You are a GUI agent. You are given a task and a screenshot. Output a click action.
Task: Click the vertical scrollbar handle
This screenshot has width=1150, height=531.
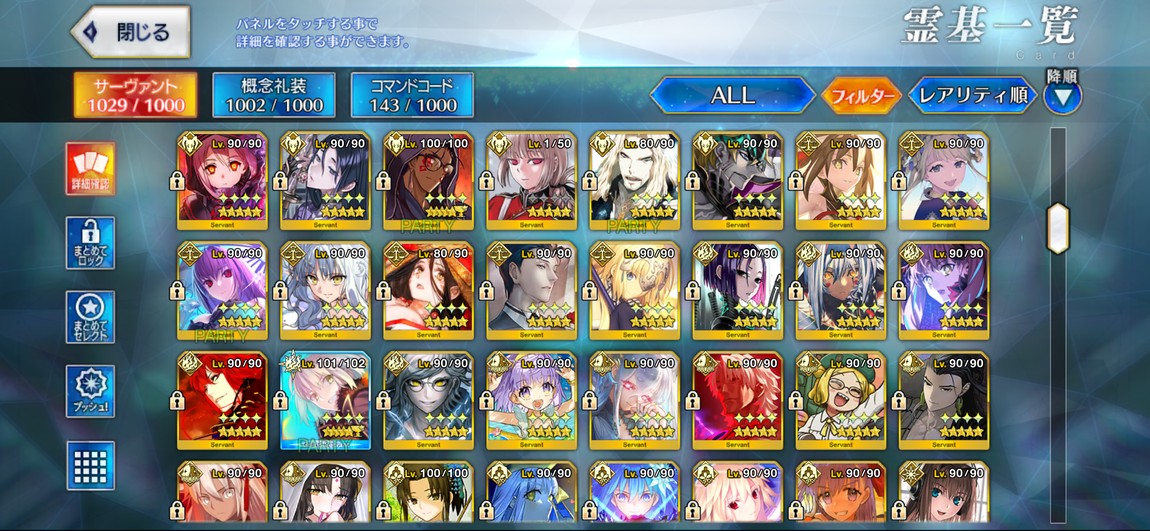pyautogui.click(x=1057, y=228)
